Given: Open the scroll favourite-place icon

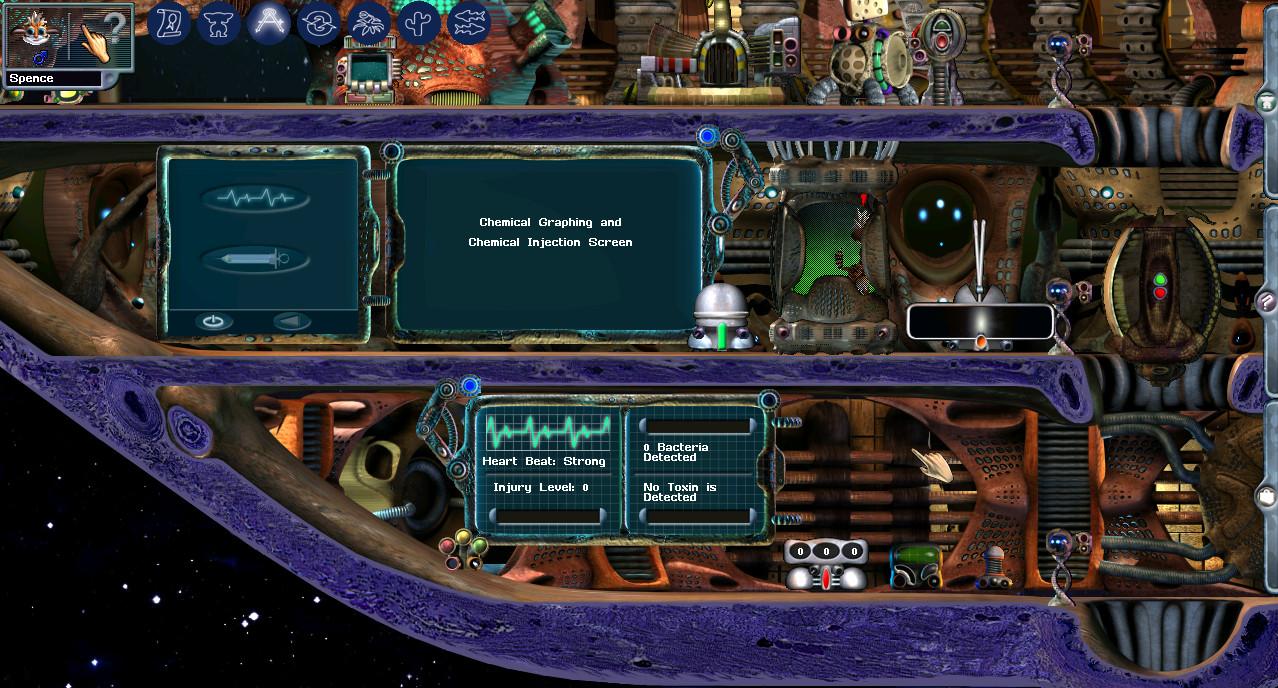Looking at the screenshot, I should (170, 22).
